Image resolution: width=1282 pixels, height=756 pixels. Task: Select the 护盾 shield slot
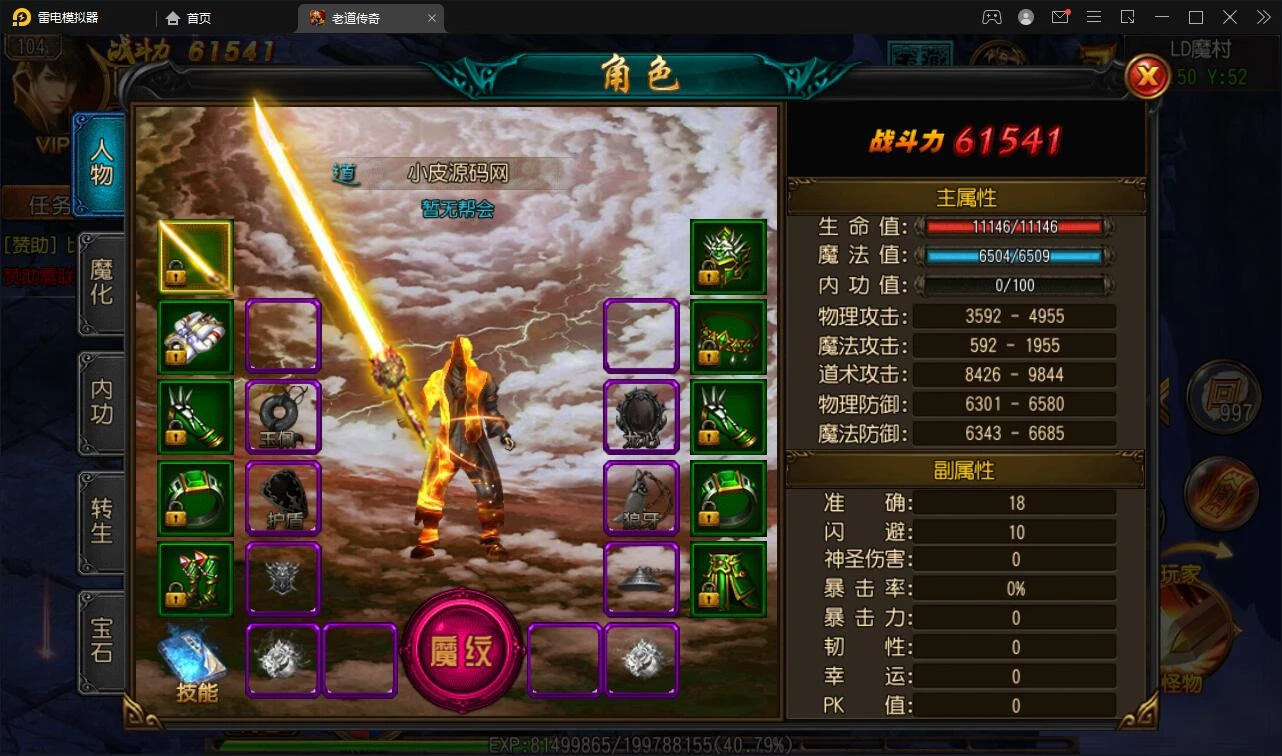tap(283, 497)
